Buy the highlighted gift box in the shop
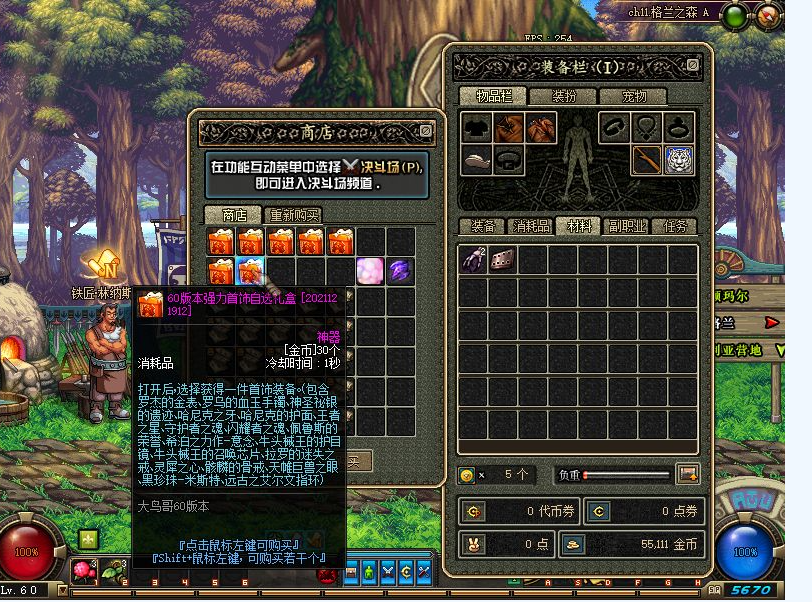Image resolution: width=812 pixels, height=602 pixels. tap(252, 270)
